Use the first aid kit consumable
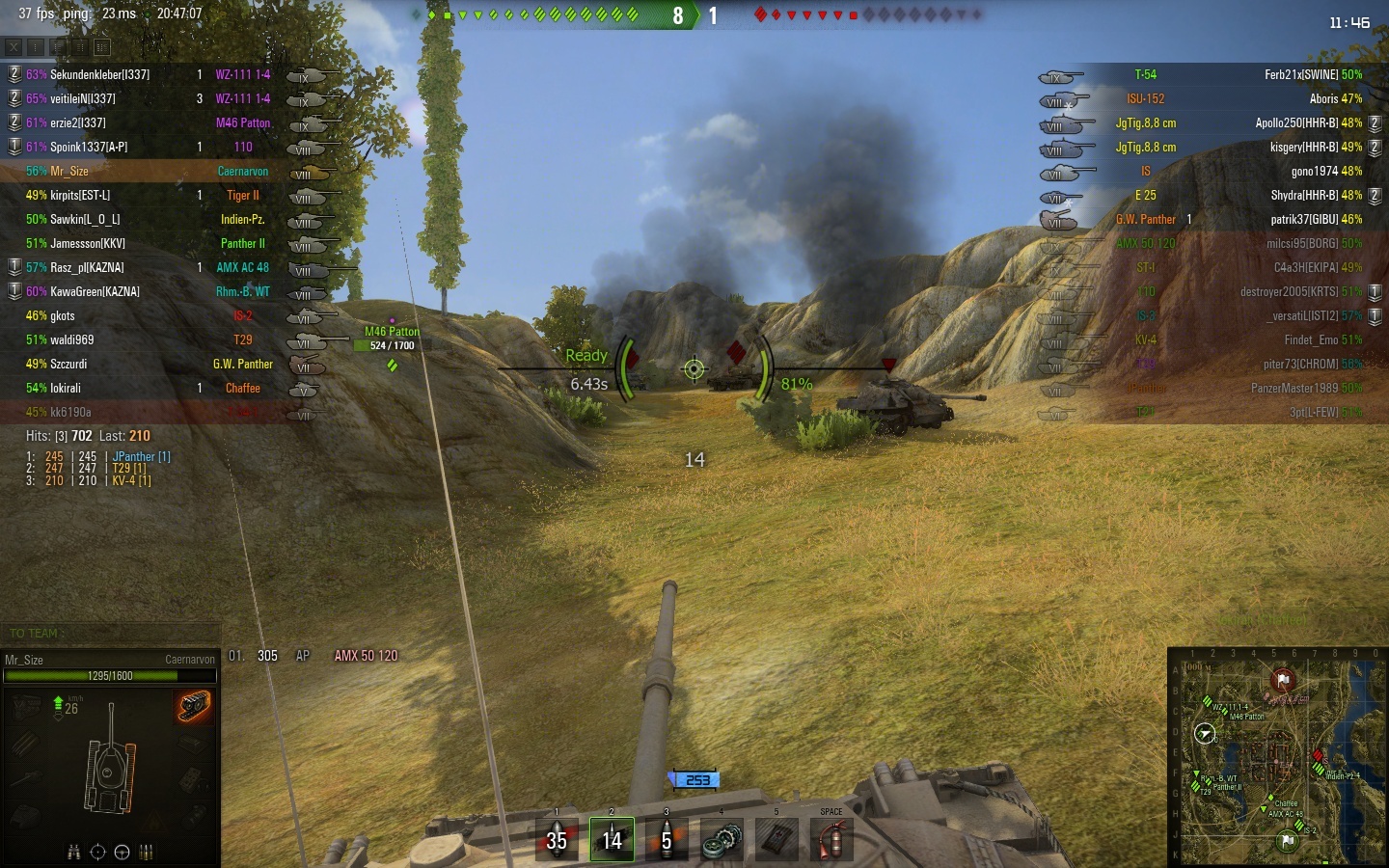The height and width of the screenshot is (868, 1389). 776,839
